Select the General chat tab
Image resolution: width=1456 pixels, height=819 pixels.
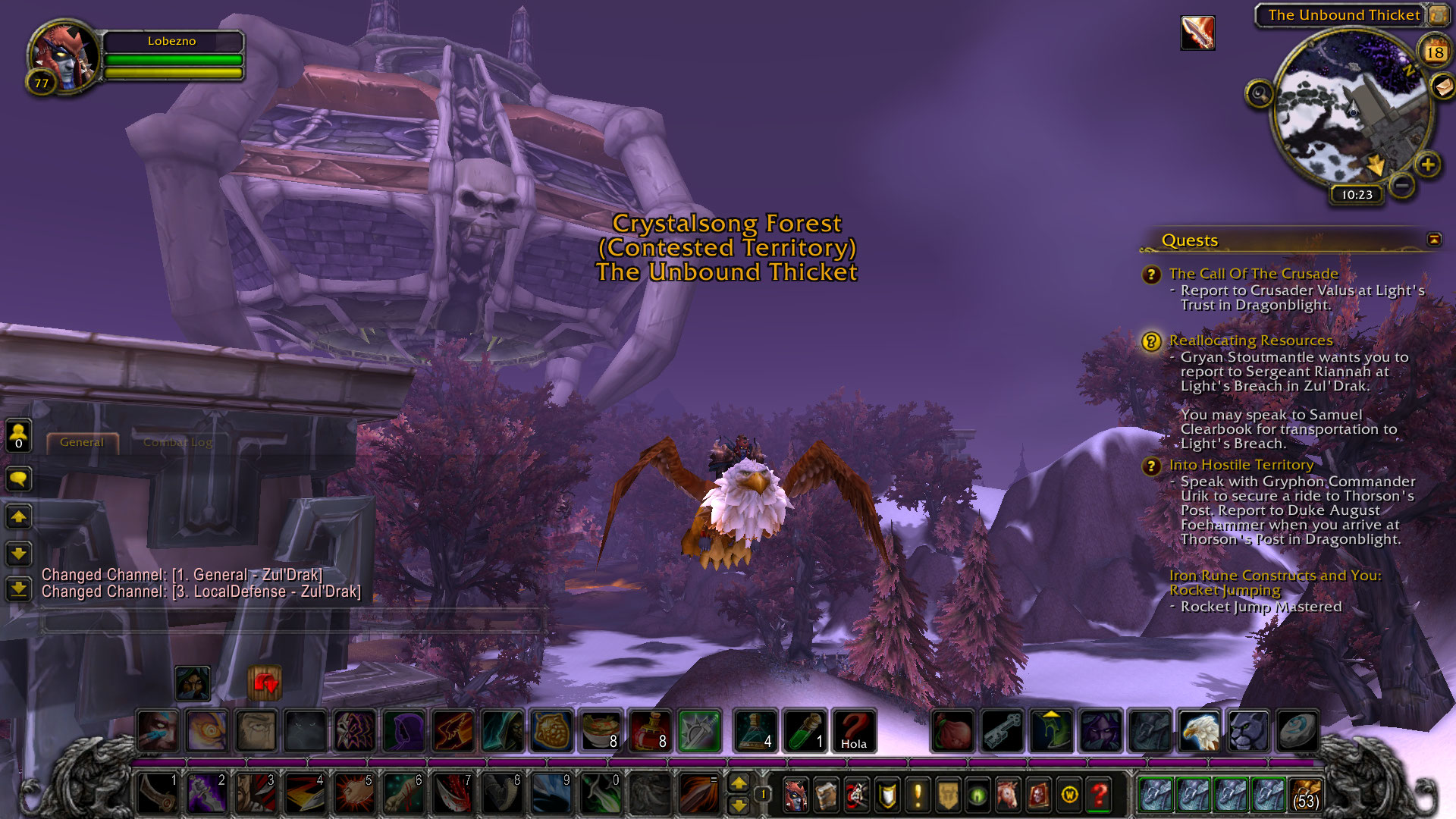82,442
